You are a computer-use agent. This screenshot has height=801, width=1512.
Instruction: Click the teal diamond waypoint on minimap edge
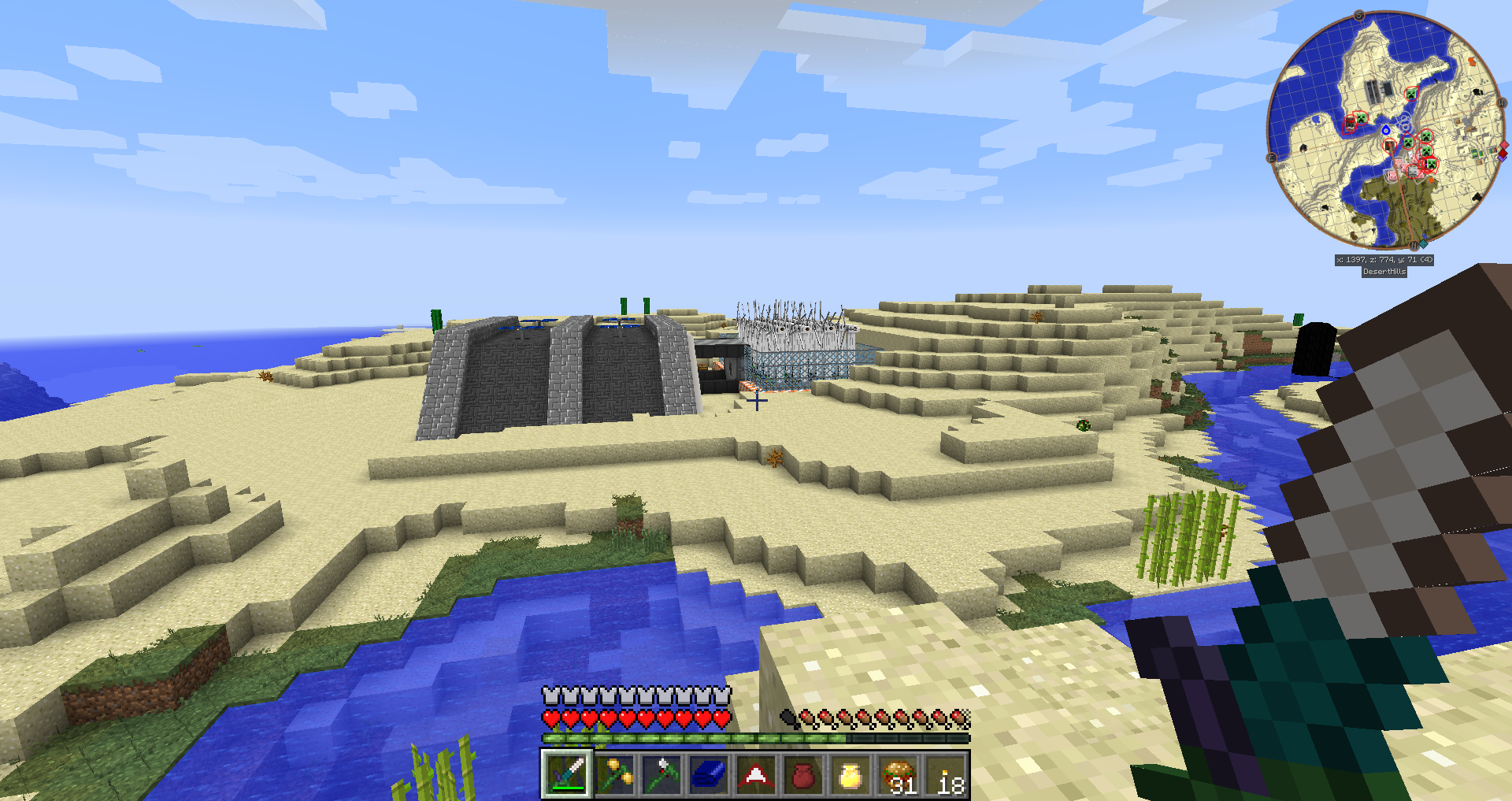1424,244
